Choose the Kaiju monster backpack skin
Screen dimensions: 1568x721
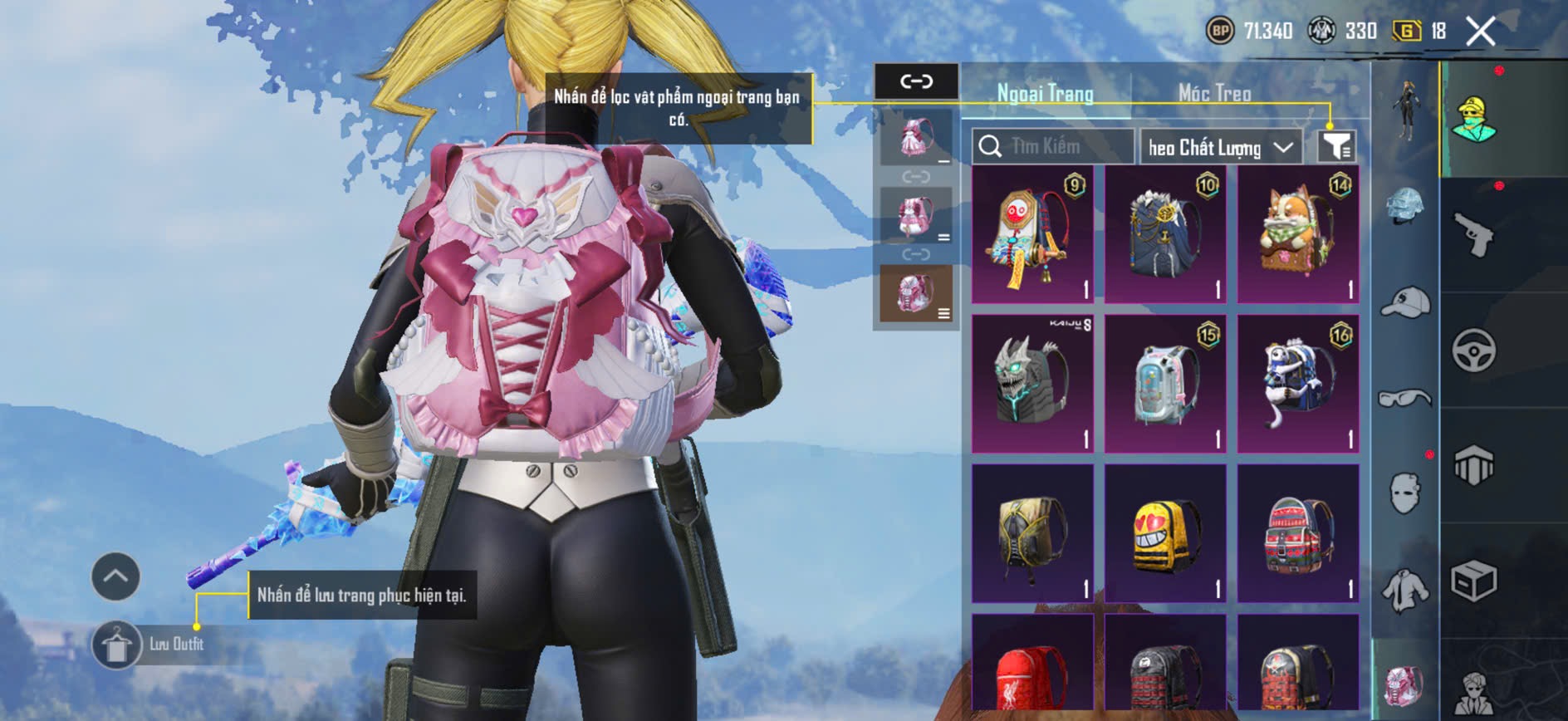click(1032, 384)
